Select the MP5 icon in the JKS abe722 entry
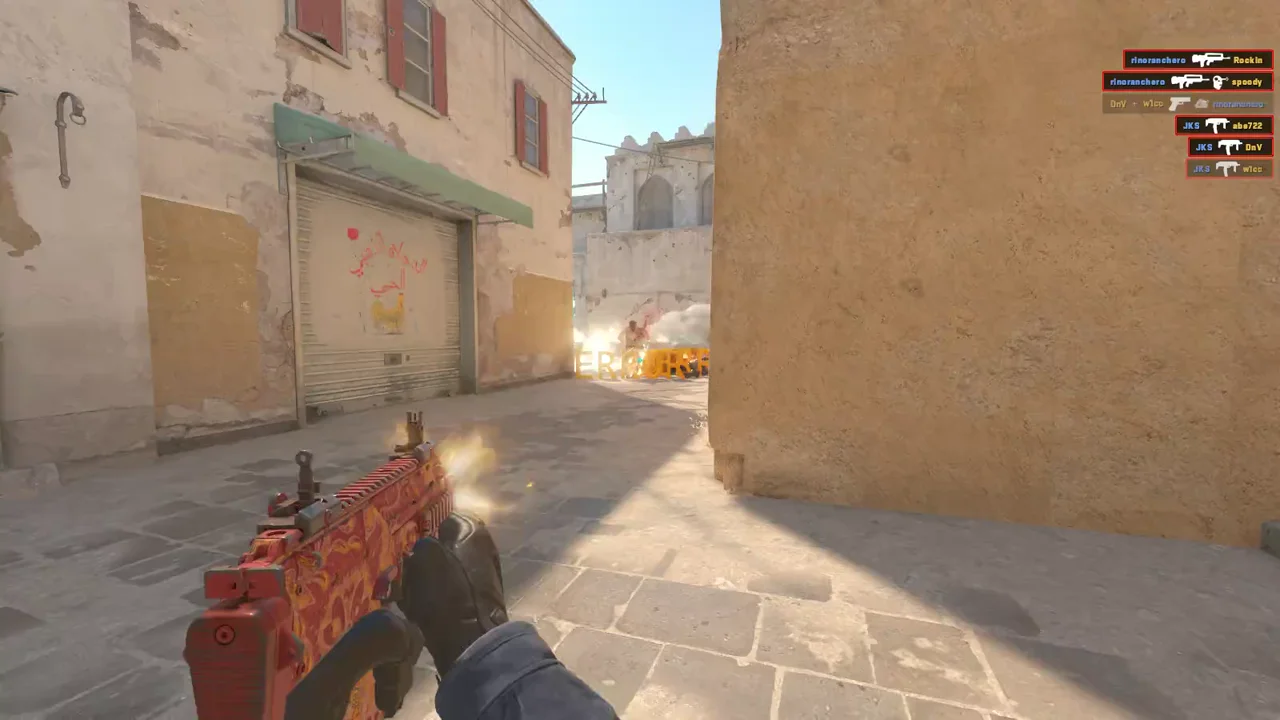1280x720 pixels. (x=1218, y=125)
